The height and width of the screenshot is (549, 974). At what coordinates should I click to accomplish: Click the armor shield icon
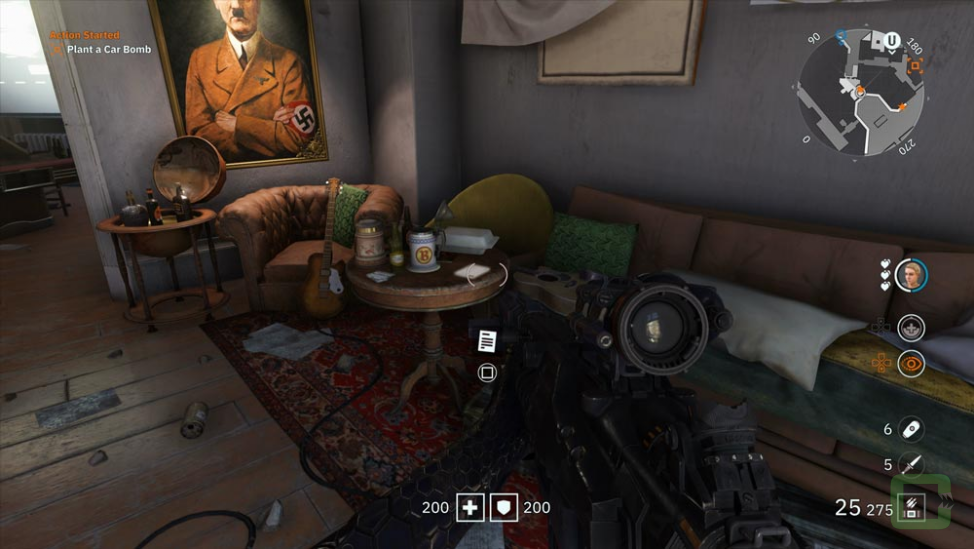(x=504, y=507)
